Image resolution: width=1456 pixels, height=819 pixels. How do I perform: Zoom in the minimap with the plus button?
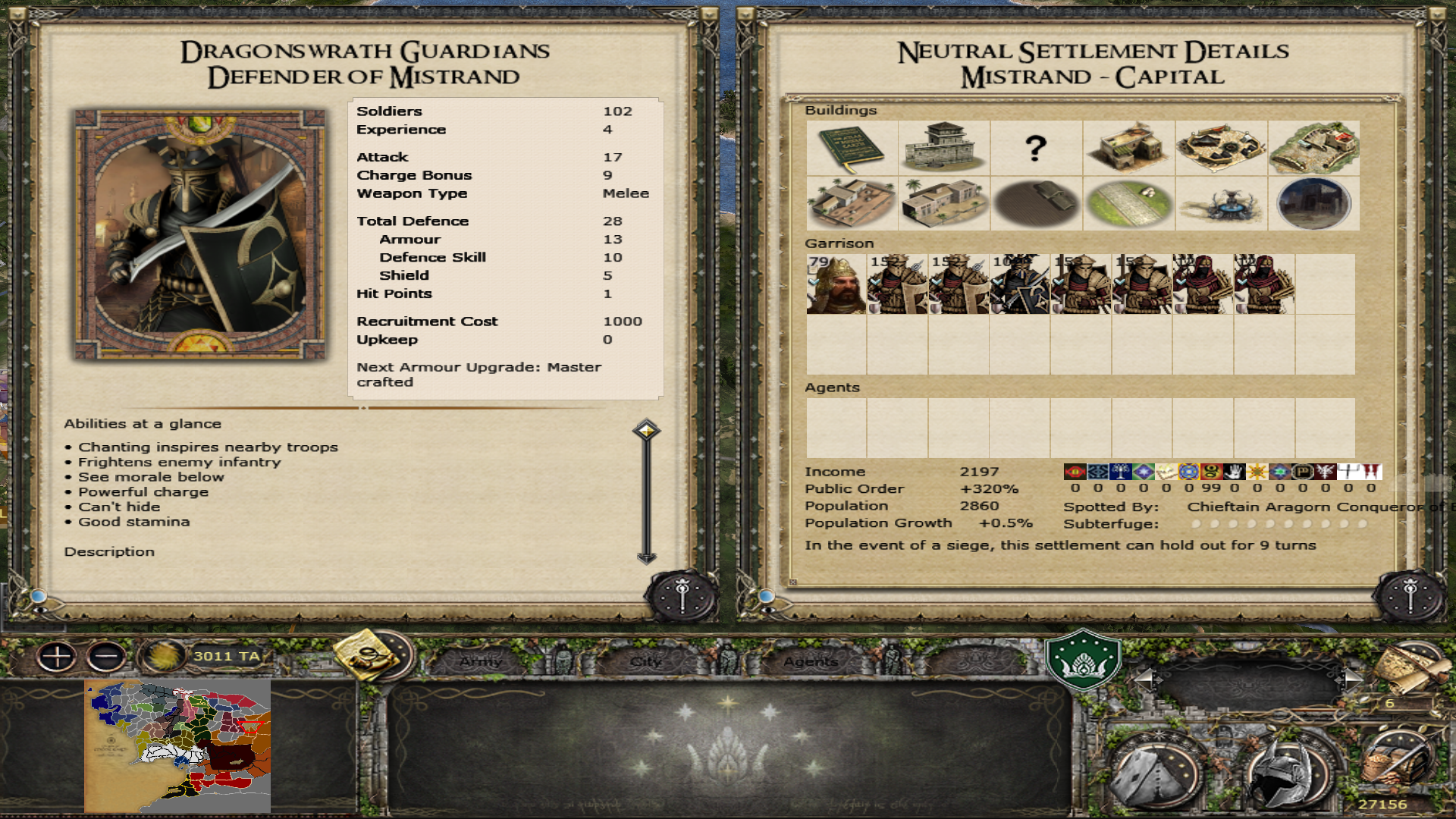click(57, 656)
